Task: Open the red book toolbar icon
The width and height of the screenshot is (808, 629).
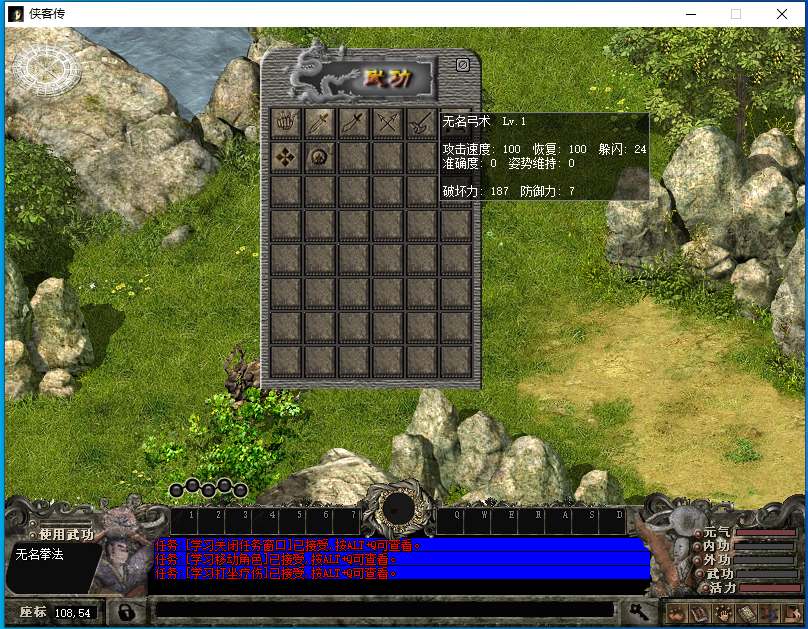Action: [699, 612]
